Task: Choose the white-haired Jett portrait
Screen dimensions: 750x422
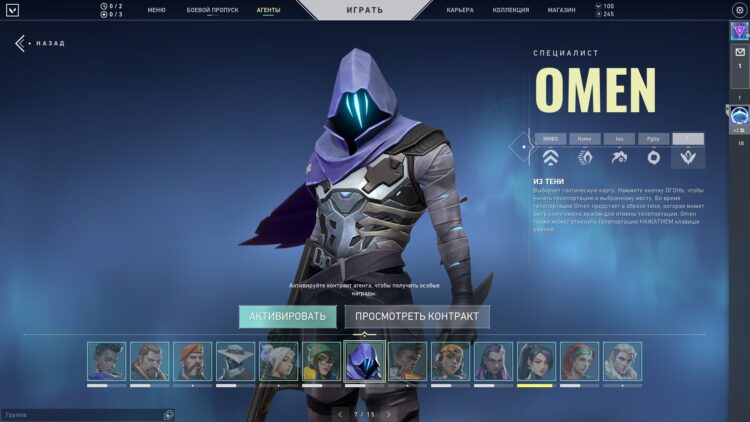Action: pos(278,361)
